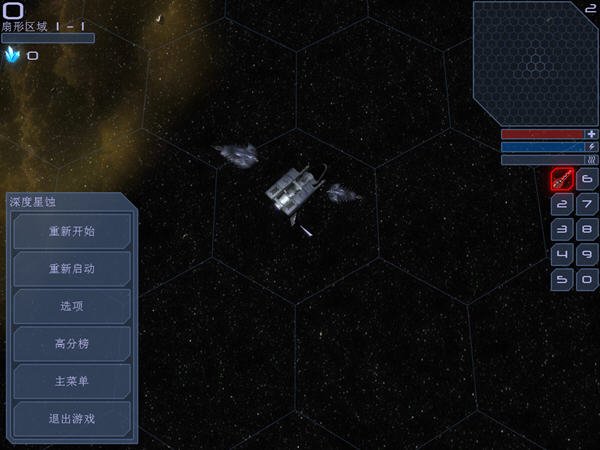Viewport: 600px width, 450px height.
Task: Activate weapon slot number 5
Action: coord(562,280)
